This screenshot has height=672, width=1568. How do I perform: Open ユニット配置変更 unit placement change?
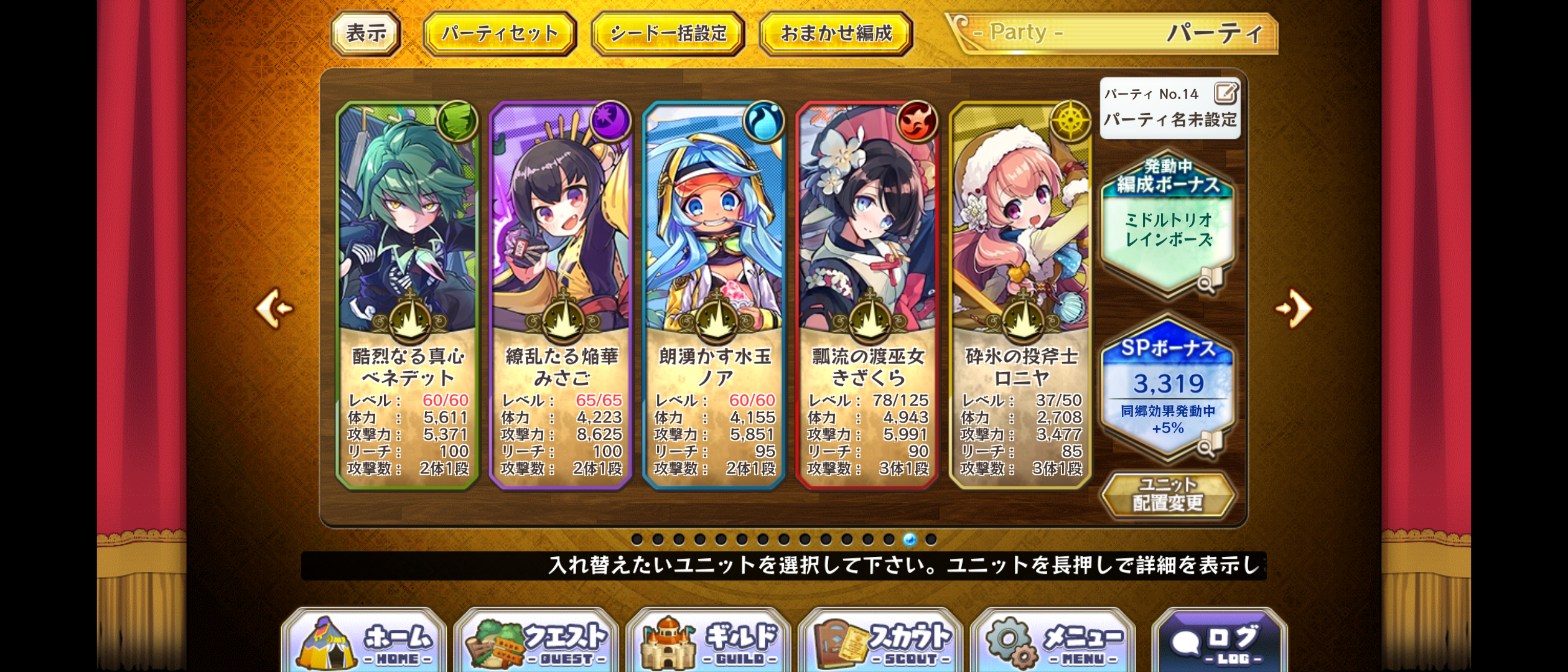1168,494
